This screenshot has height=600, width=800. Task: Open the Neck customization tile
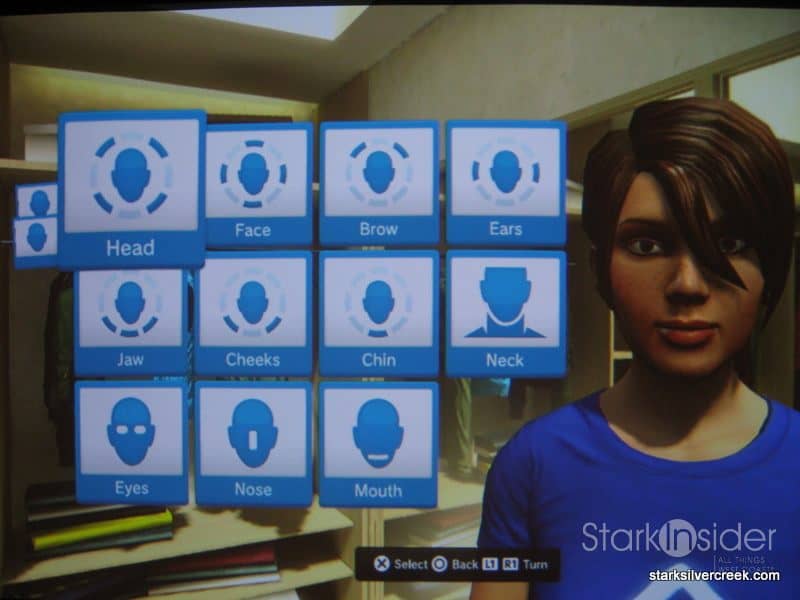505,313
